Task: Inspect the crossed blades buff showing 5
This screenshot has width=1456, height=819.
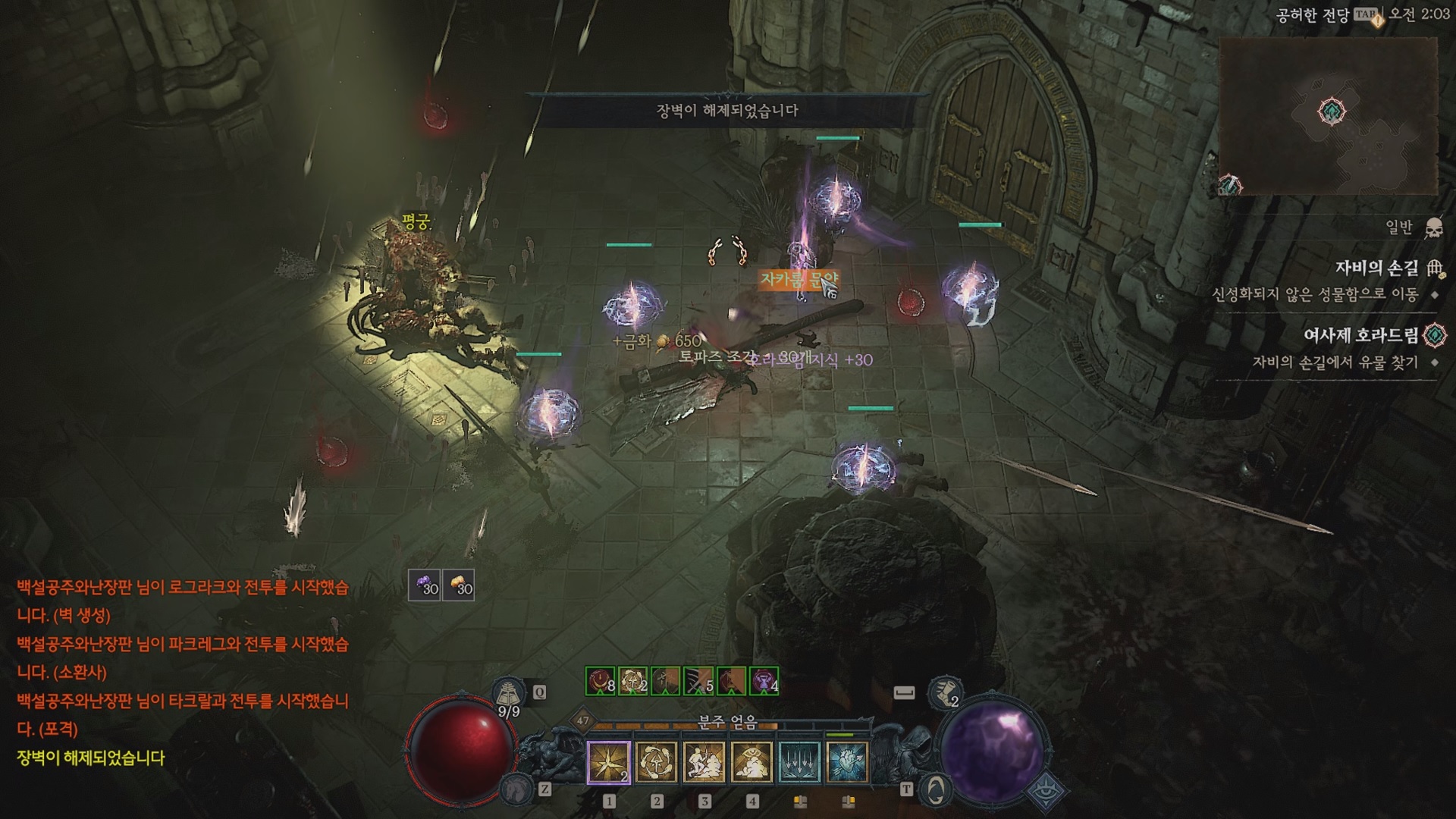Action: (x=698, y=681)
